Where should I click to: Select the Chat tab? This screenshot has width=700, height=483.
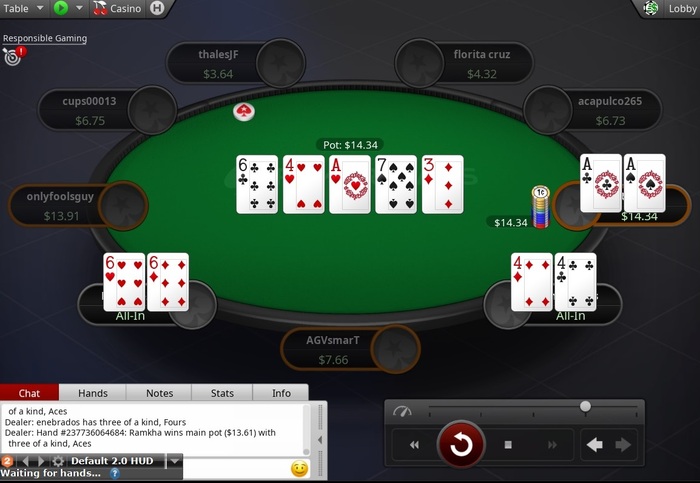click(30, 393)
